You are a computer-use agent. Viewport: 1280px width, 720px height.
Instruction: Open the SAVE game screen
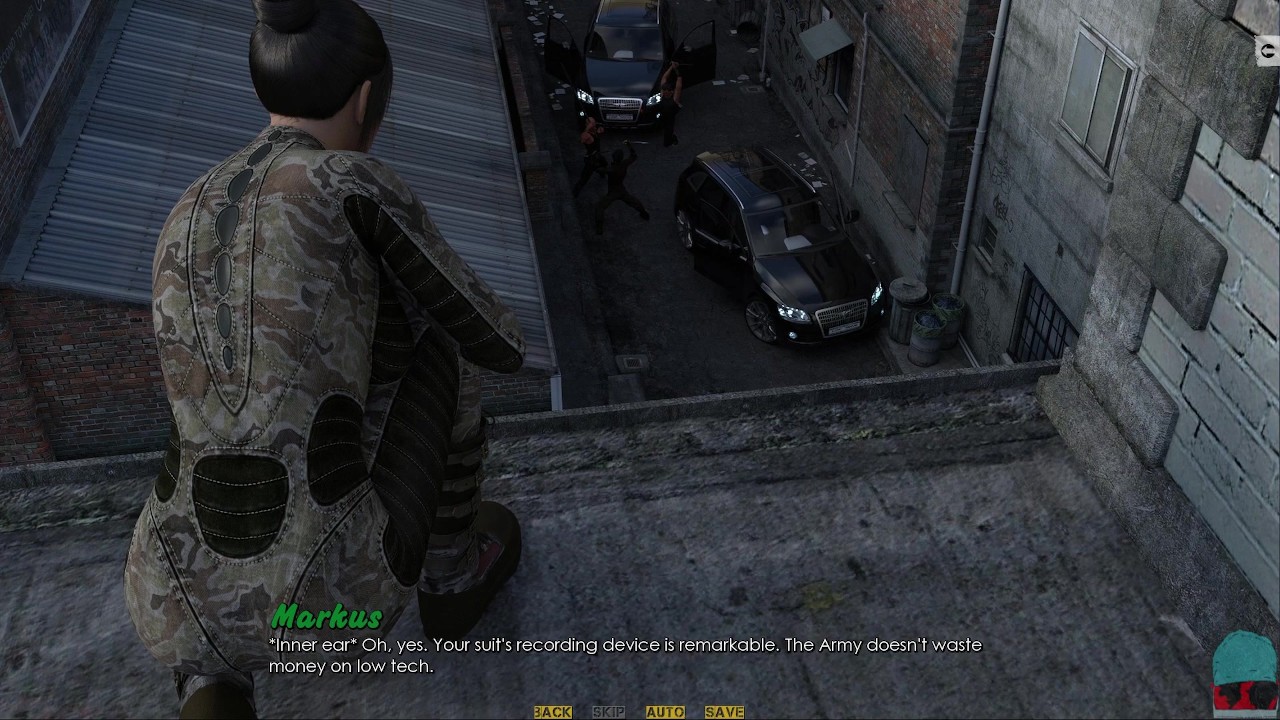point(724,712)
